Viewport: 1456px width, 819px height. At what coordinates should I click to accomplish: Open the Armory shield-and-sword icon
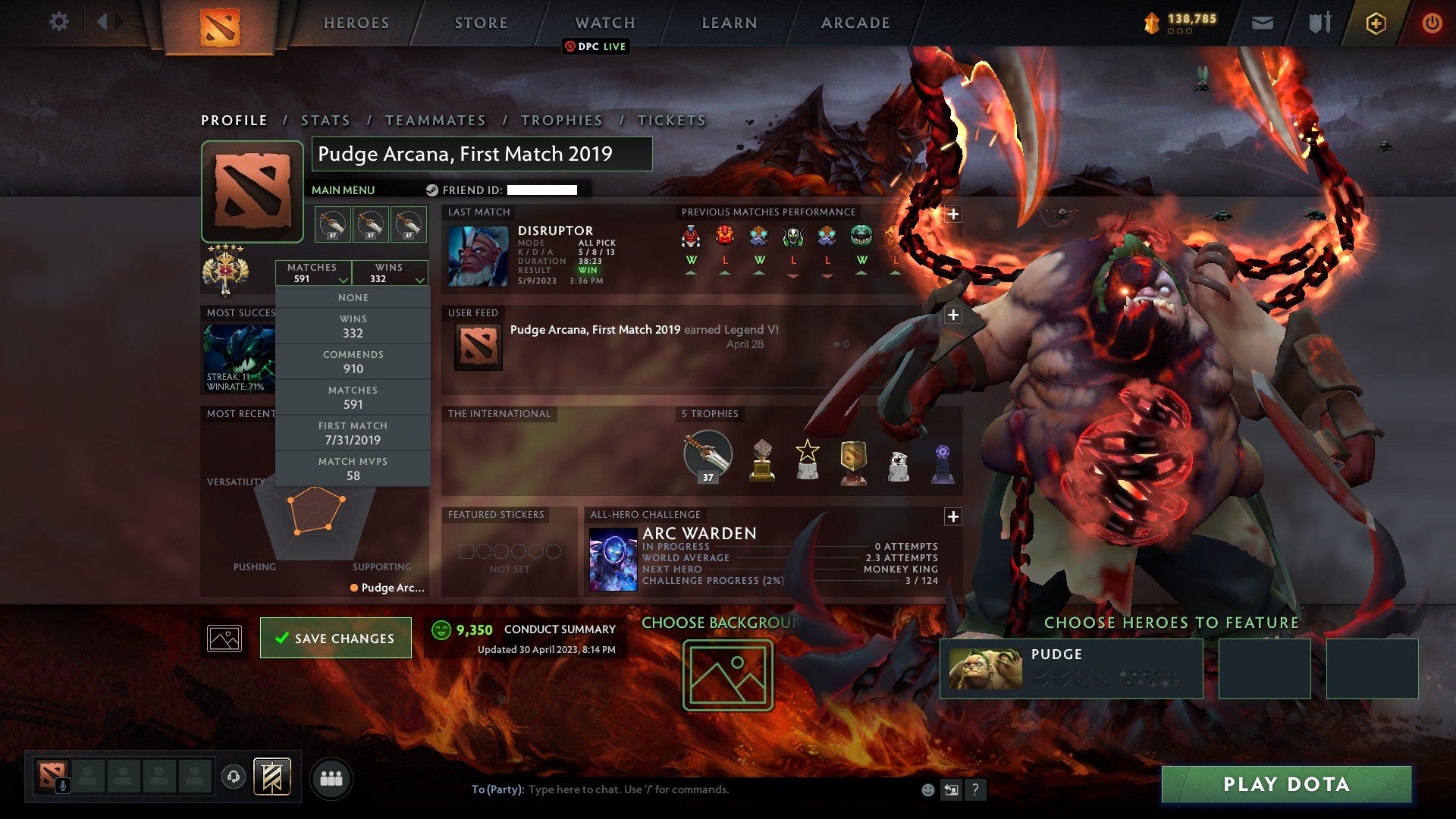tap(1319, 22)
